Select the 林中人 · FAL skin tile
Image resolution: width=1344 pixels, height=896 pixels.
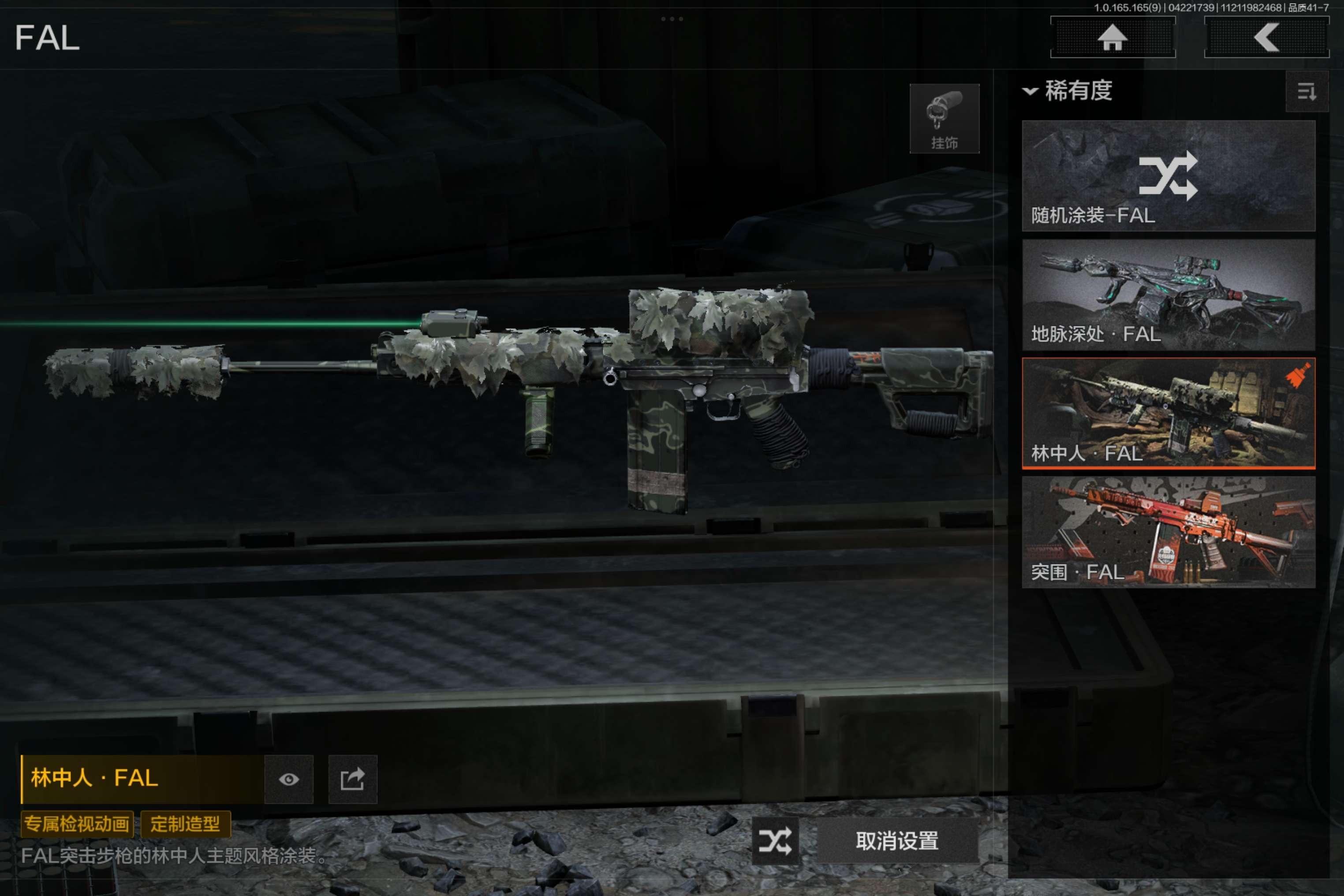pyautogui.click(x=1168, y=413)
